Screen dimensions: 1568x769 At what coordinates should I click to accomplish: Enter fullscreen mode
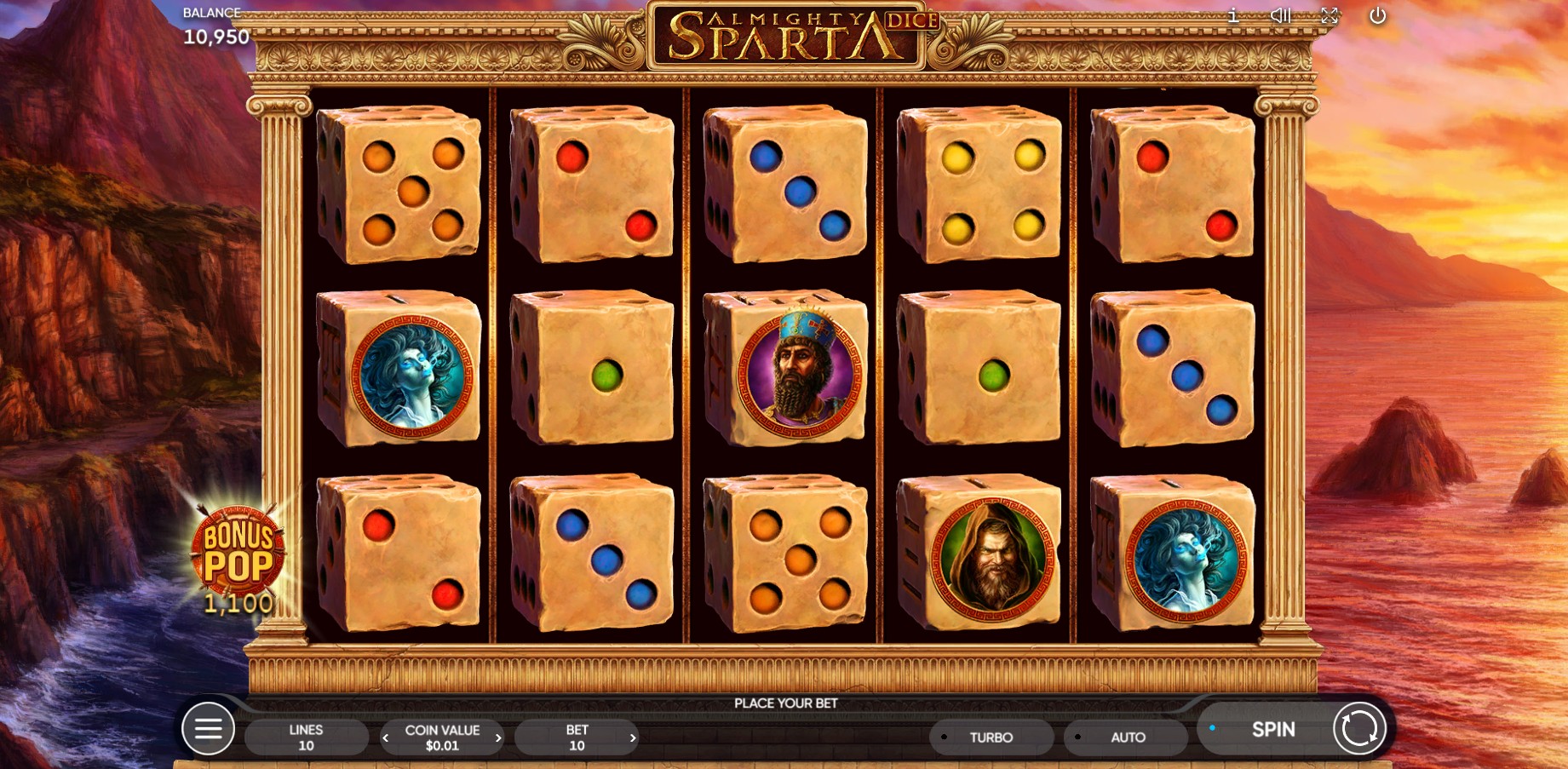tap(1329, 14)
